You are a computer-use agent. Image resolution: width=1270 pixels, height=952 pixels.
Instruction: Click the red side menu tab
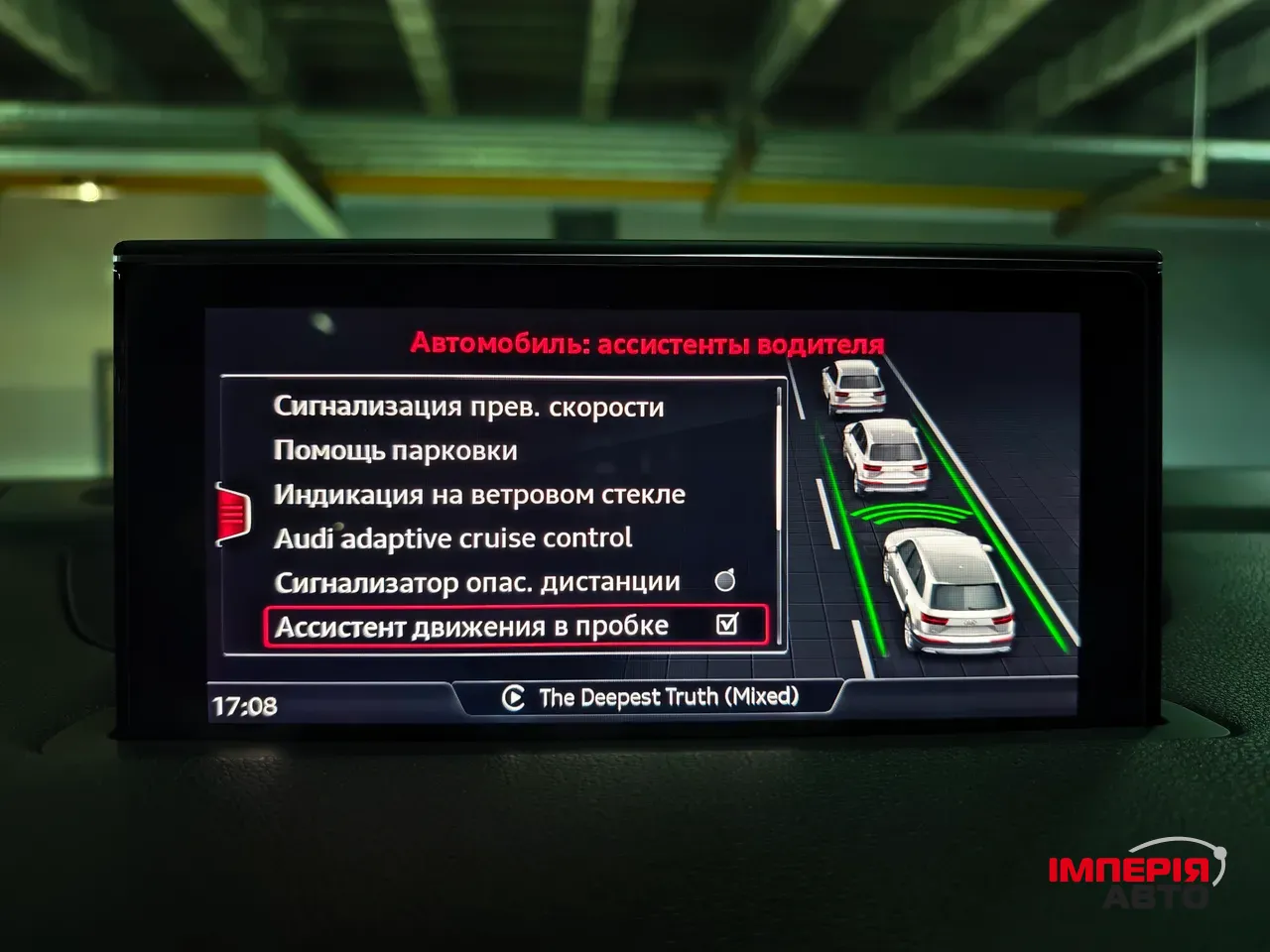pyautogui.click(x=232, y=513)
